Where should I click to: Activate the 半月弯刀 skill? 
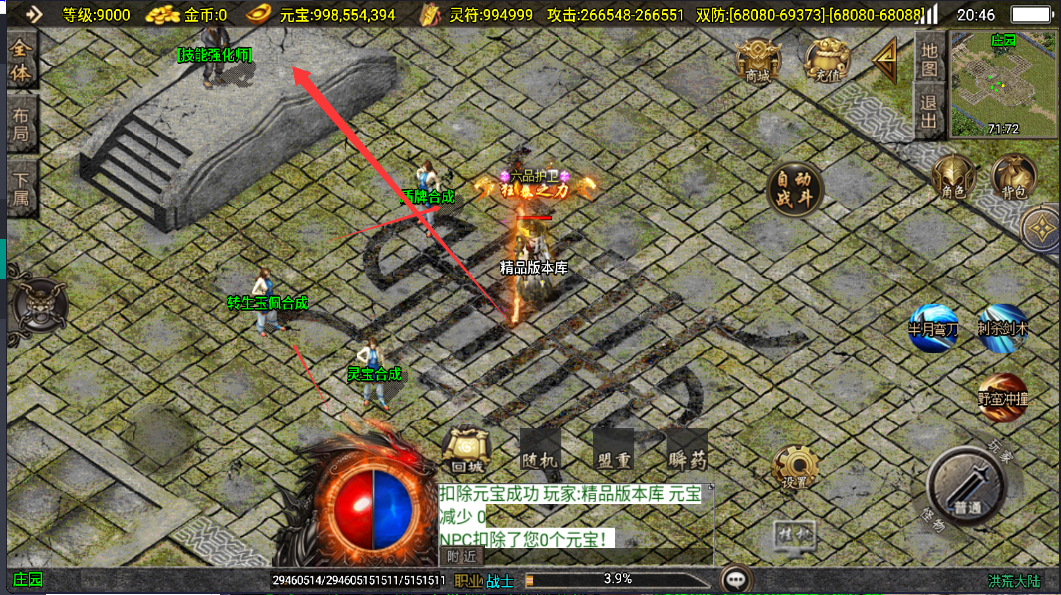933,328
